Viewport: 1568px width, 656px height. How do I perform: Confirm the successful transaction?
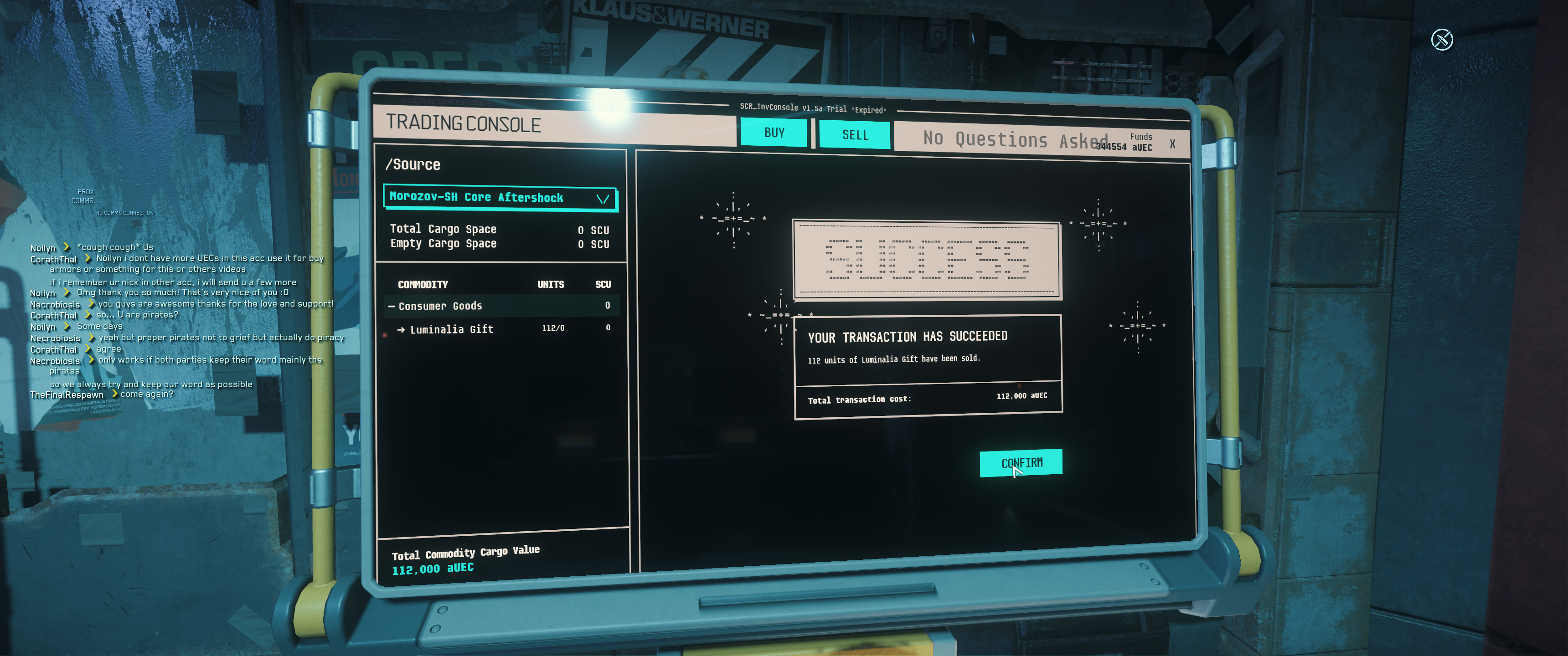(x=1021, y=463)
